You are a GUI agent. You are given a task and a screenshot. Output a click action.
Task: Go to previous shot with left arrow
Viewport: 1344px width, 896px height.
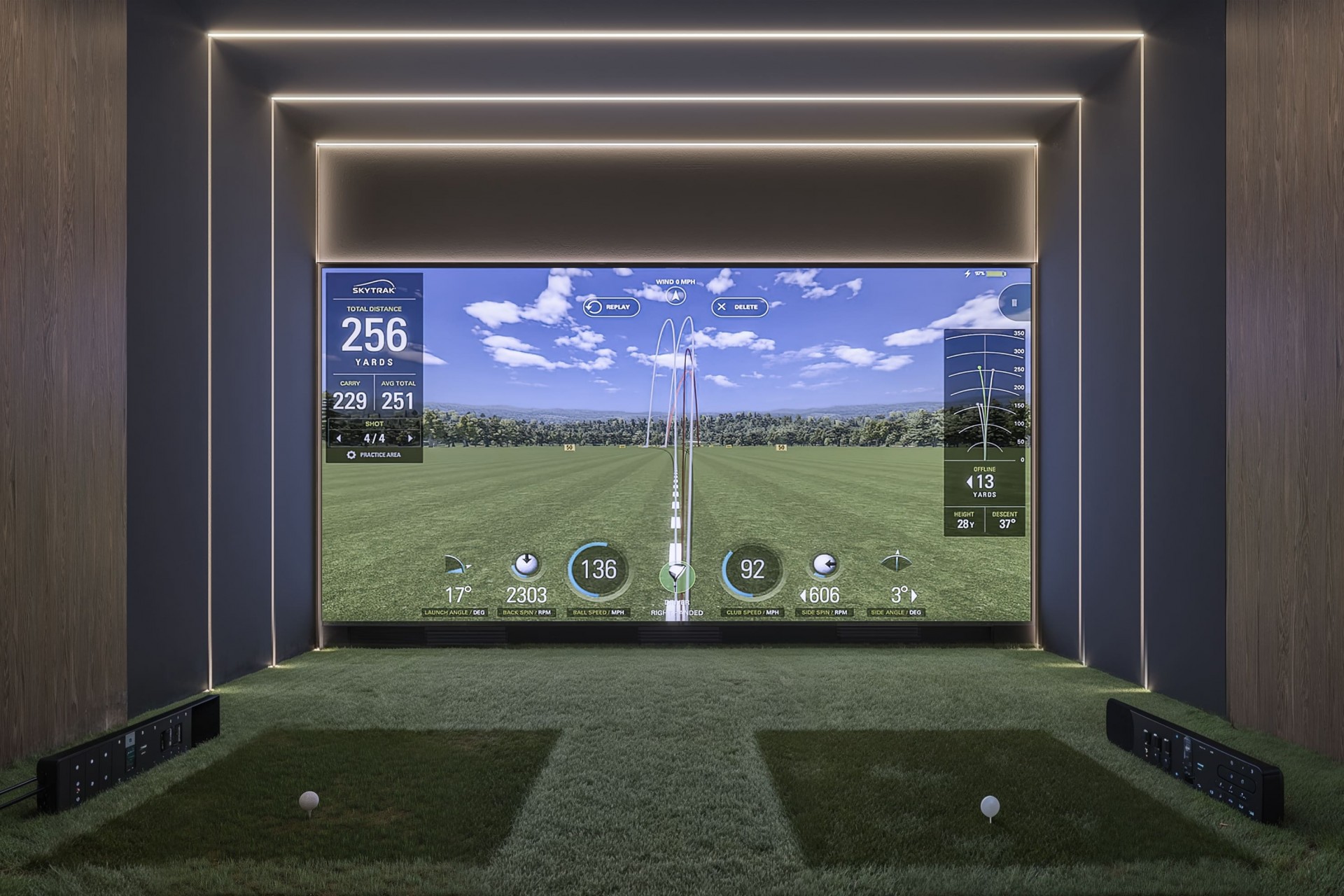339,438
